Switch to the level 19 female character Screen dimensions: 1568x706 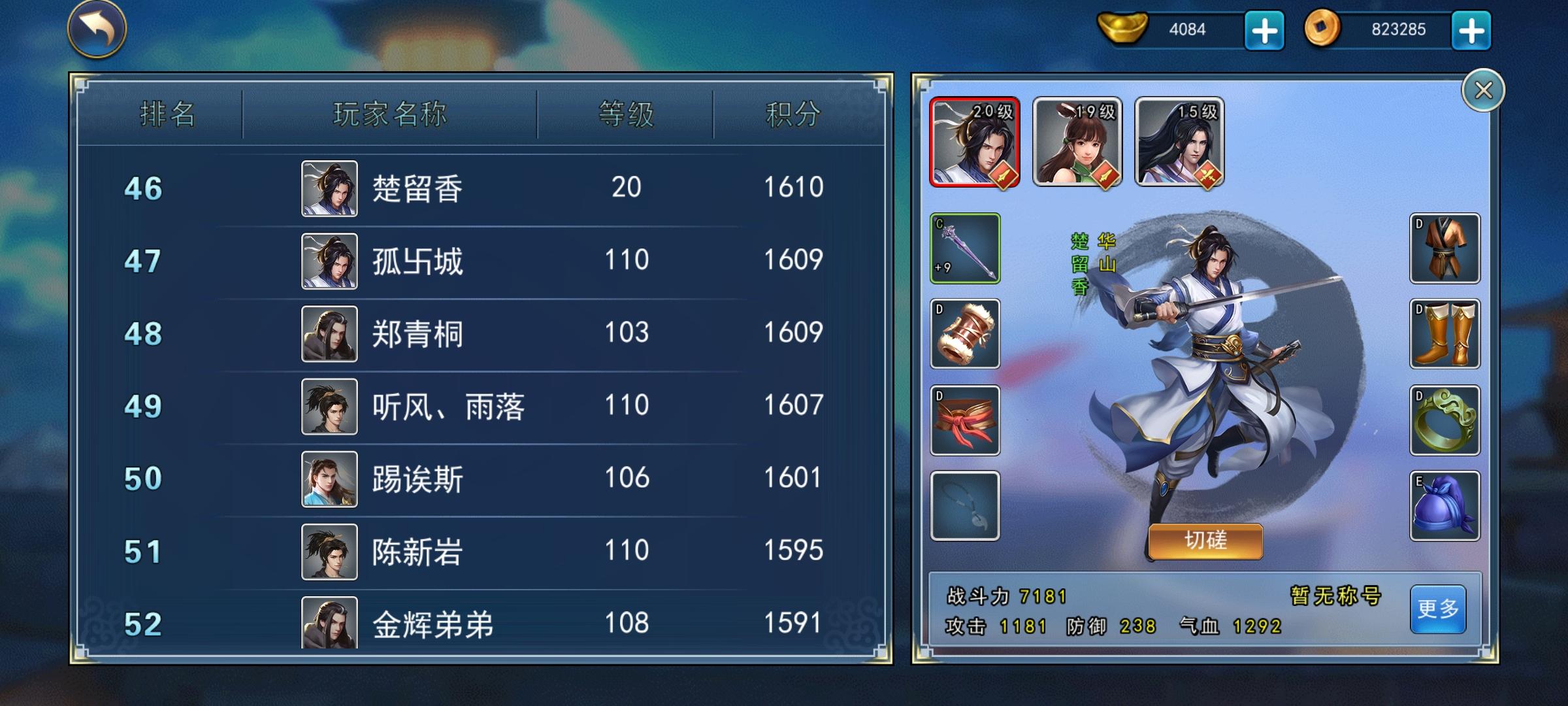tap(1076, 143)
